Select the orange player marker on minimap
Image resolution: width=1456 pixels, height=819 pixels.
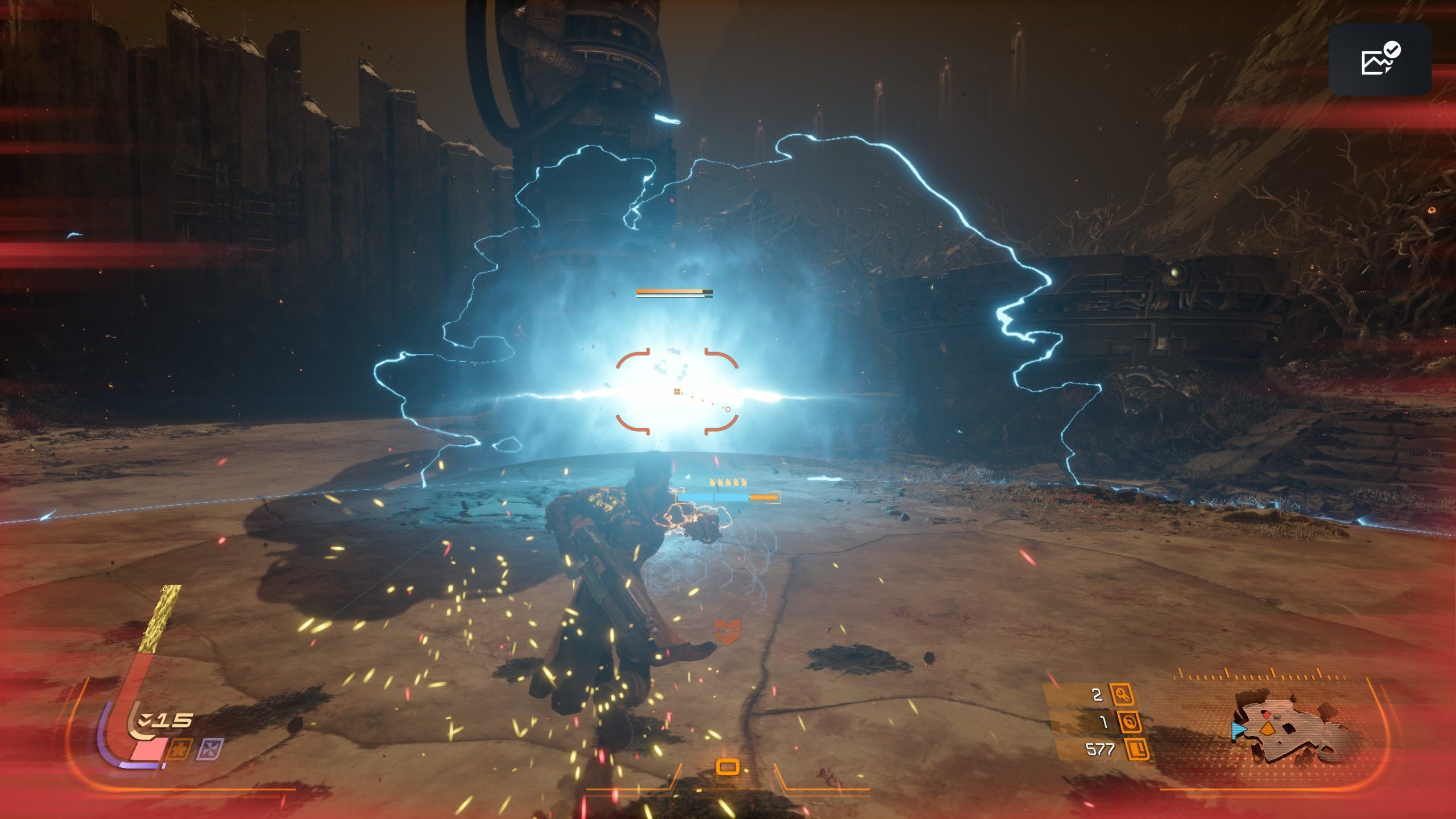pyautogui.click(x=1267, y=729)
